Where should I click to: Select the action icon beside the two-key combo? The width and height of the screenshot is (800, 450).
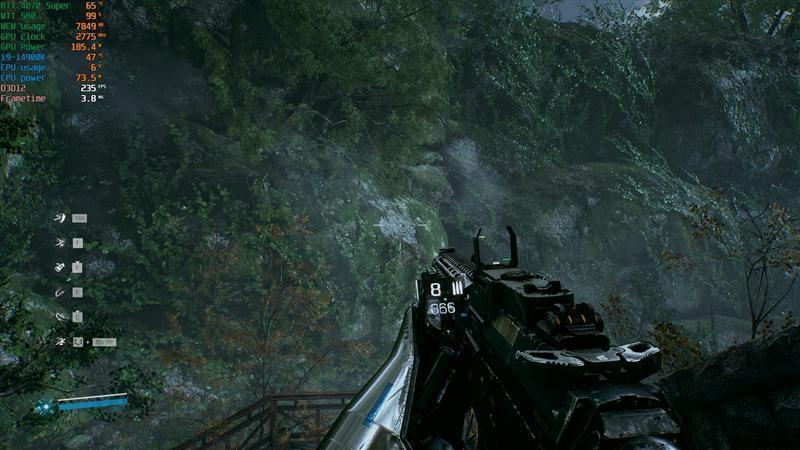pos(61,342)
